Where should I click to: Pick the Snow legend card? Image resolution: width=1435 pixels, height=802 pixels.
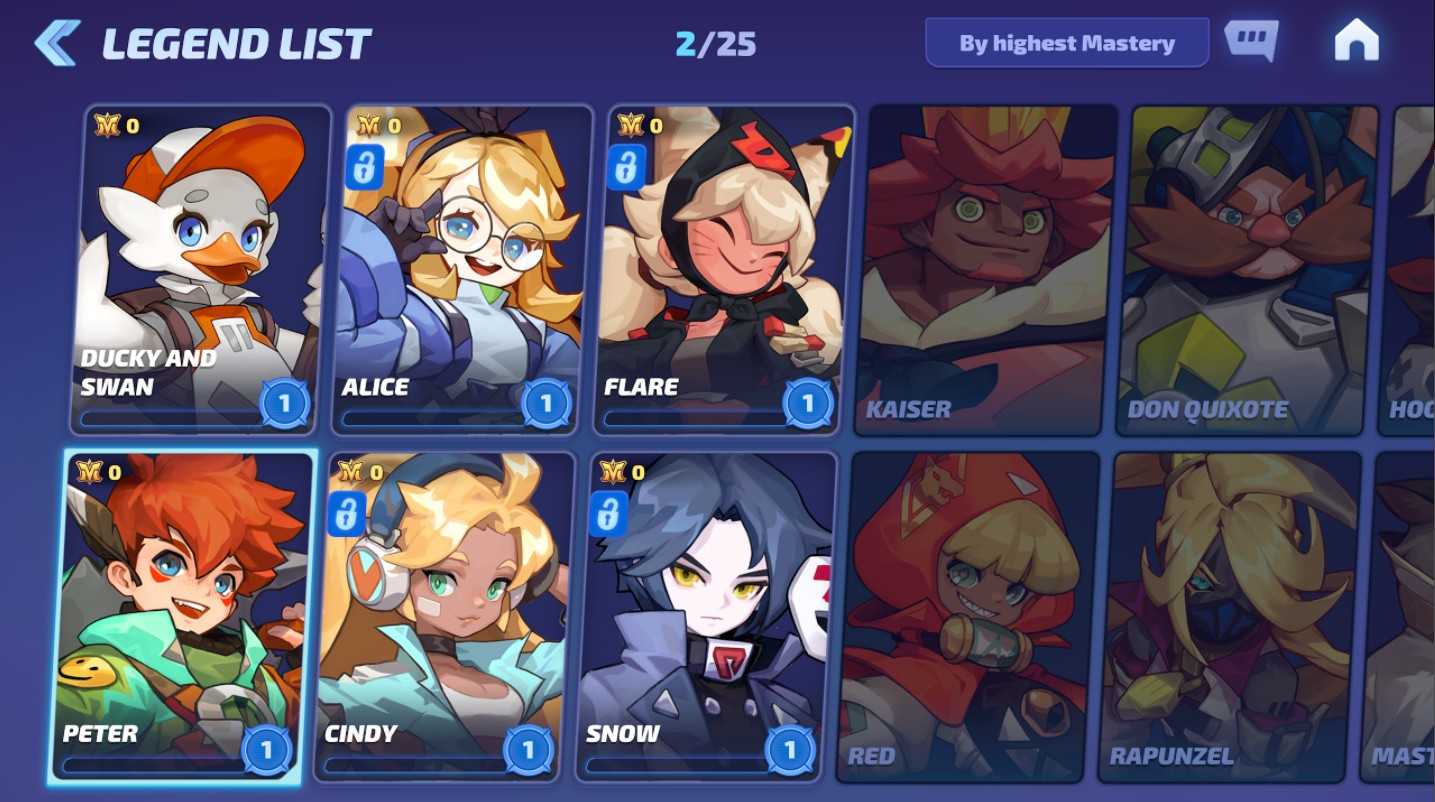click(706, 616)
